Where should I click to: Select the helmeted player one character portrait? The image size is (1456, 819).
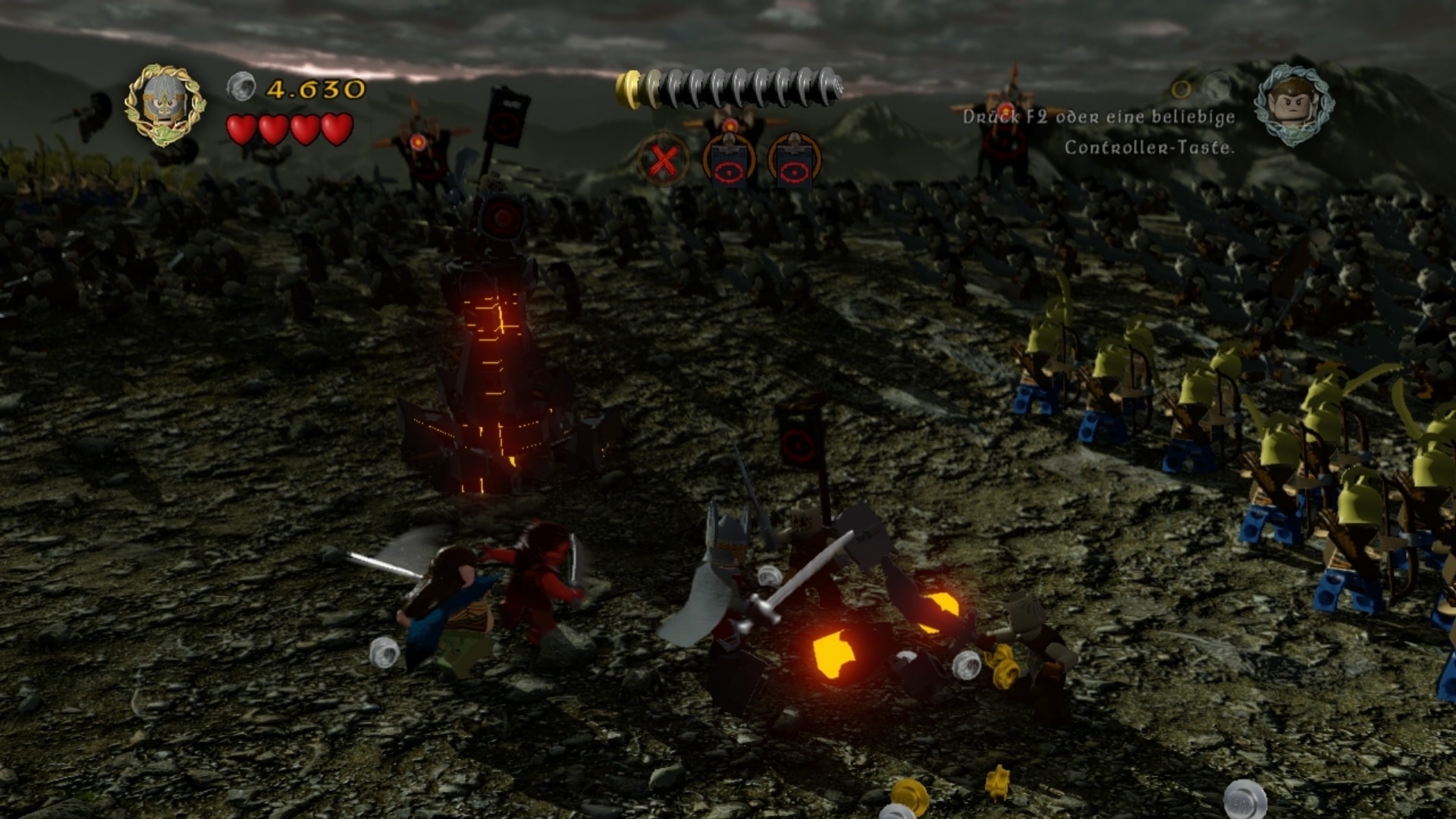coord(165,104)
